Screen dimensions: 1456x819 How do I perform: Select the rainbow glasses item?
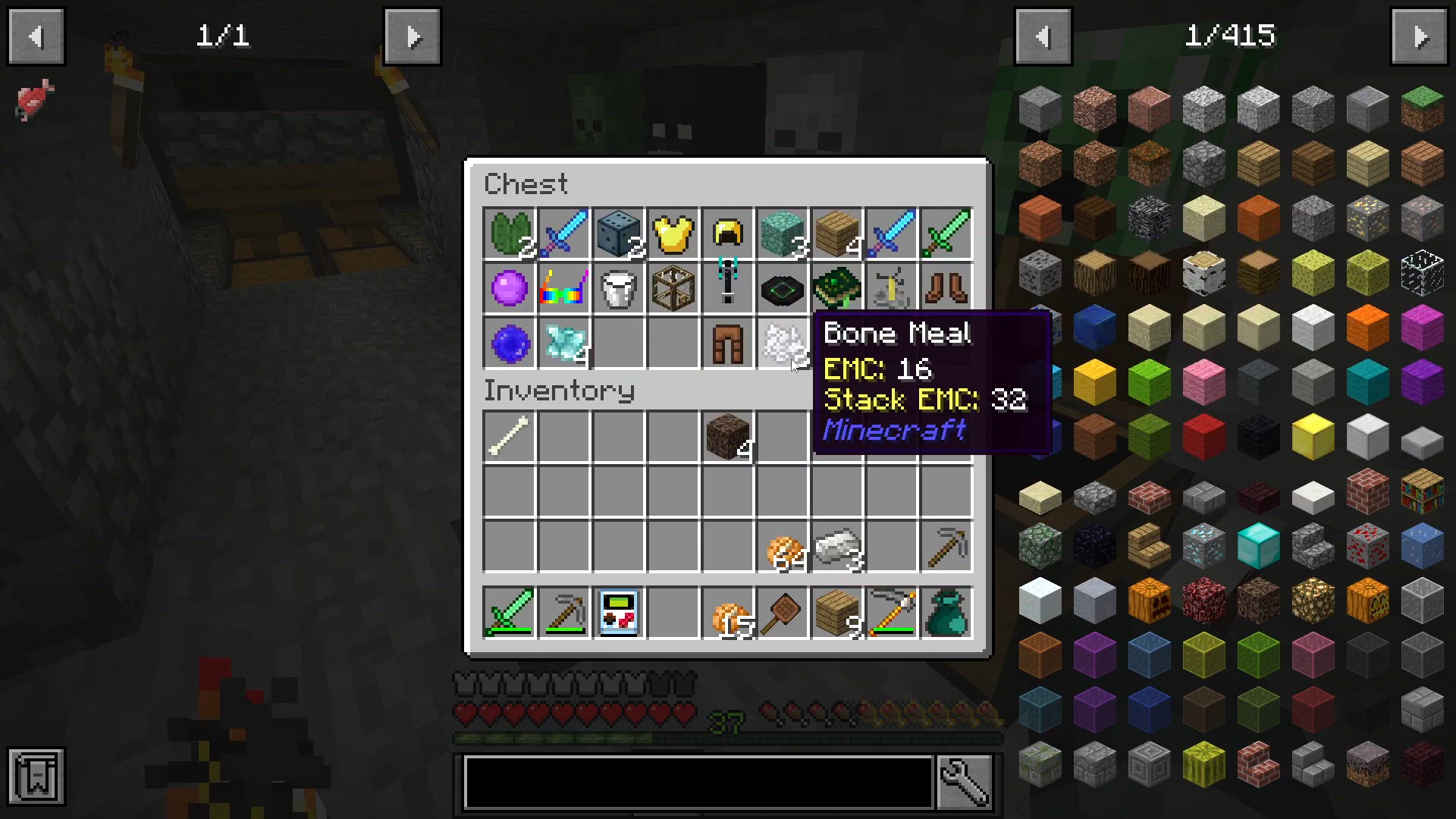[x=563, y=288]
